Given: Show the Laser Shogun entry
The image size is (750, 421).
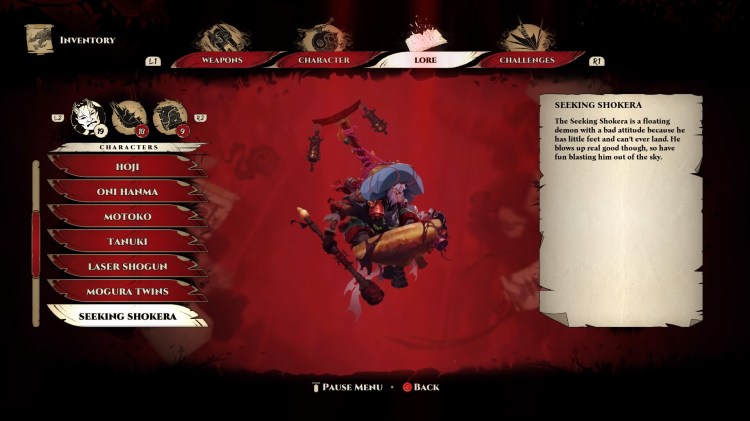Looking at the screenshot, I should pos(127,266).
